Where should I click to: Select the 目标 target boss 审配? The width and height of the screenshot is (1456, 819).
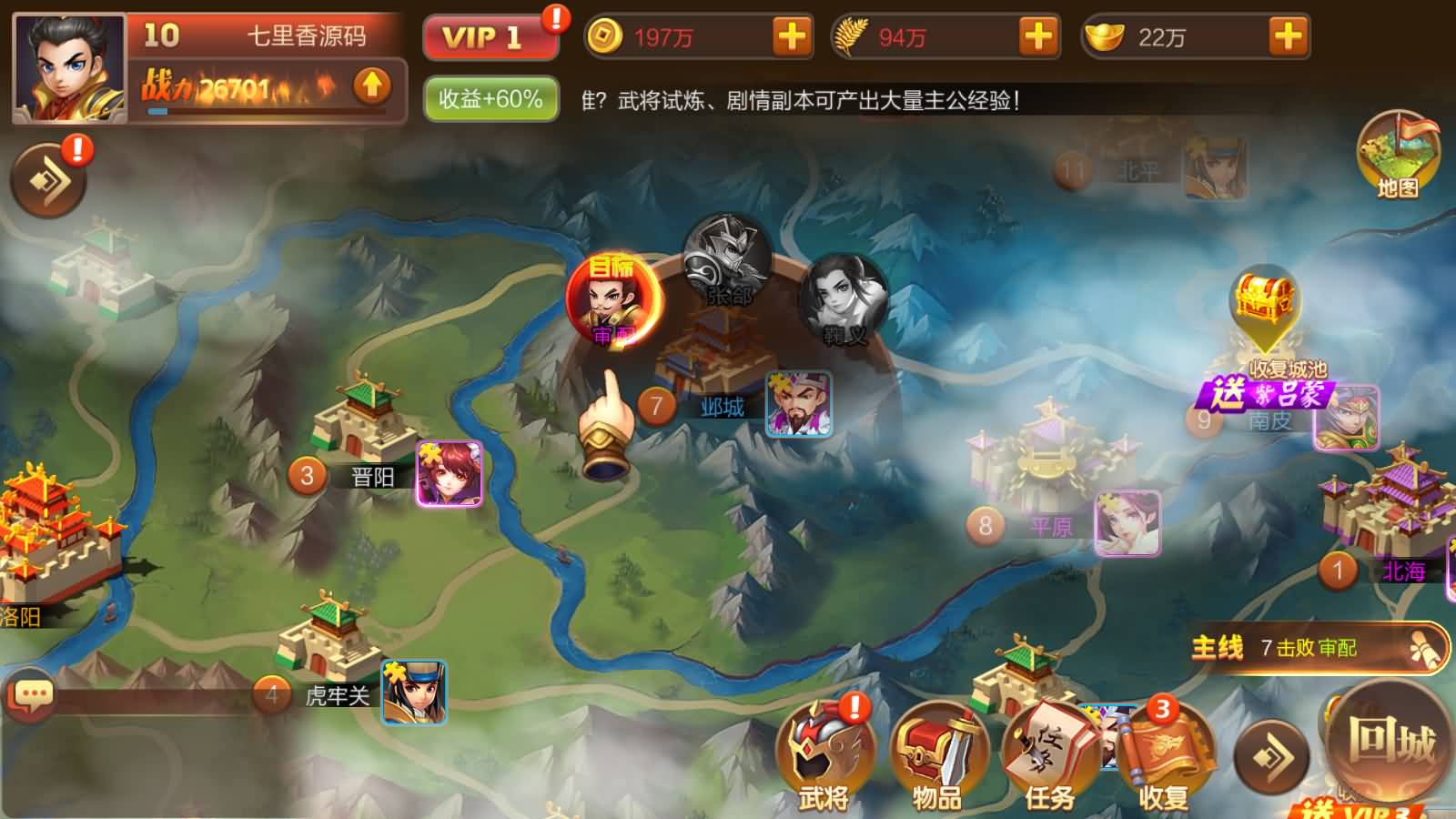point(613,300)
